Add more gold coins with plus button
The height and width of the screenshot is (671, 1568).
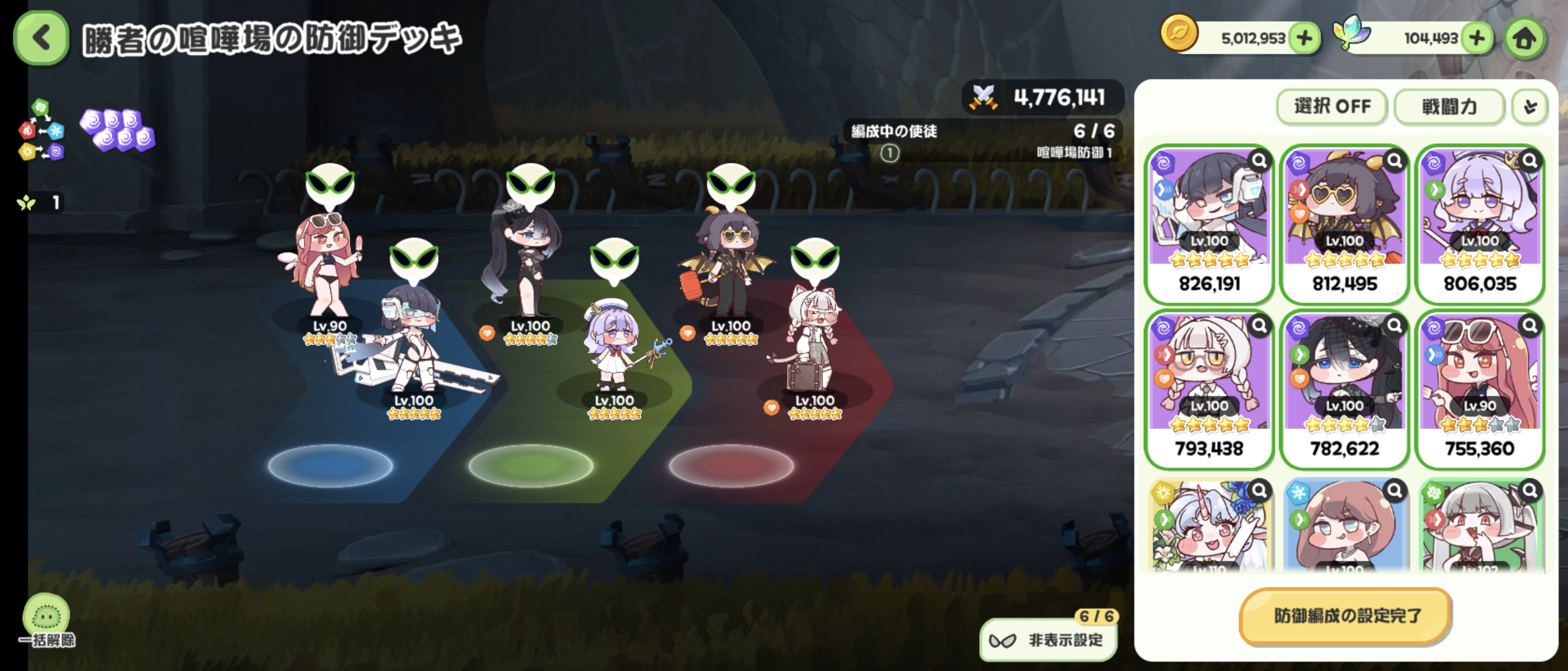point(1304,38)
